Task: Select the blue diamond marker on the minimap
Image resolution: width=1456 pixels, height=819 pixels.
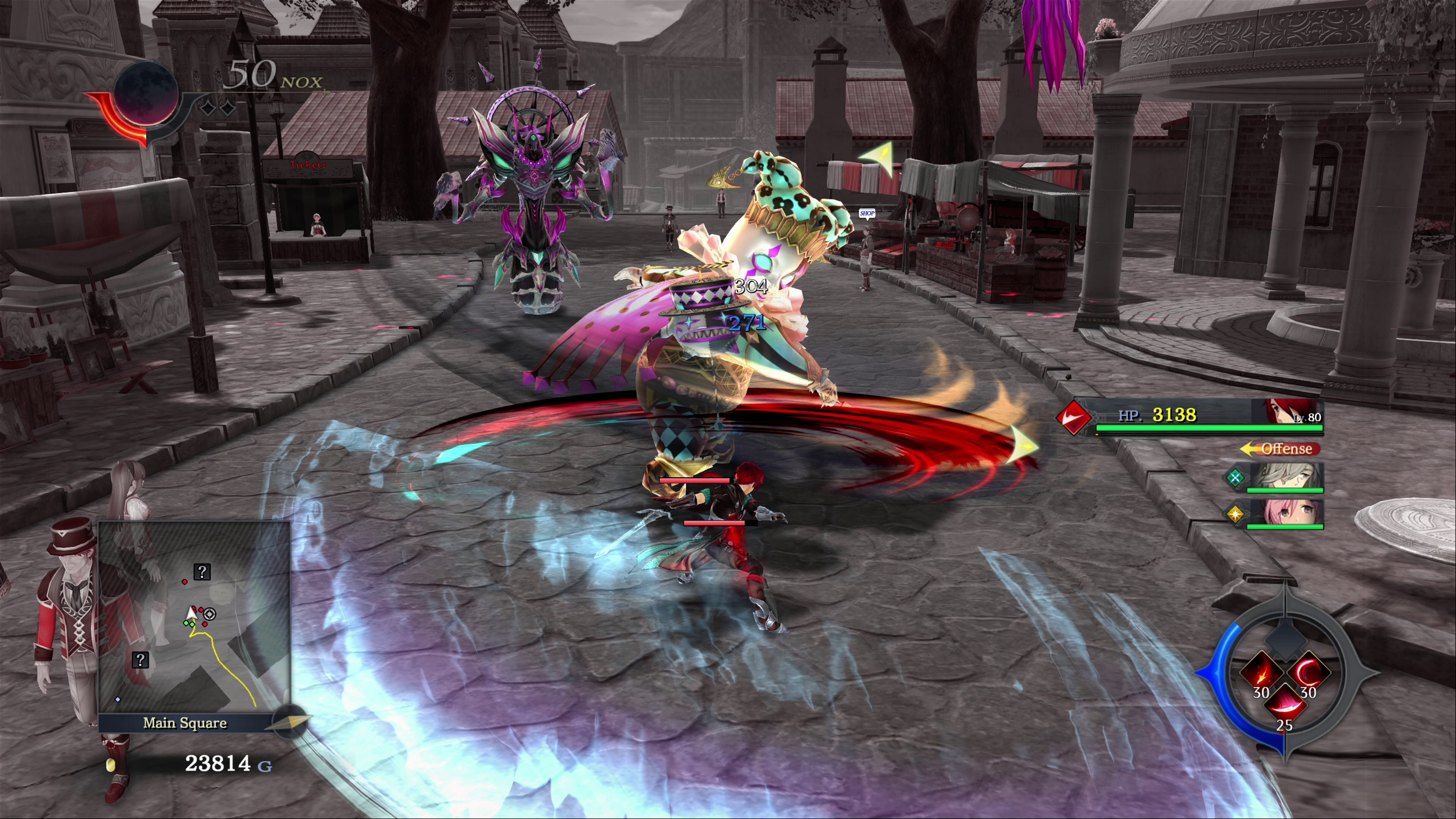Action: coord(118,700)
